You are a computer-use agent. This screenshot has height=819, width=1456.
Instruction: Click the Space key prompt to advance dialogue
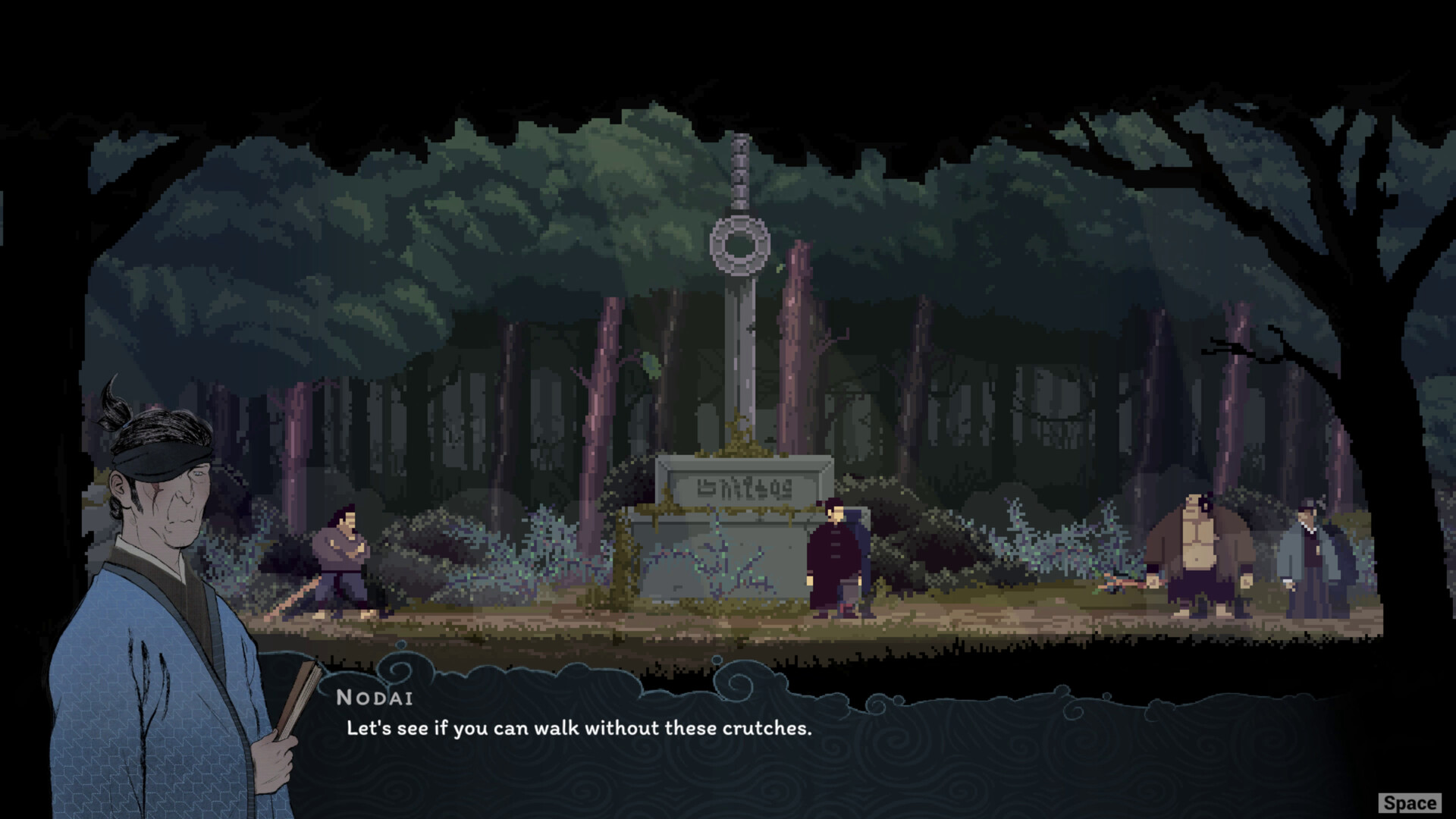pos(1410,802)
